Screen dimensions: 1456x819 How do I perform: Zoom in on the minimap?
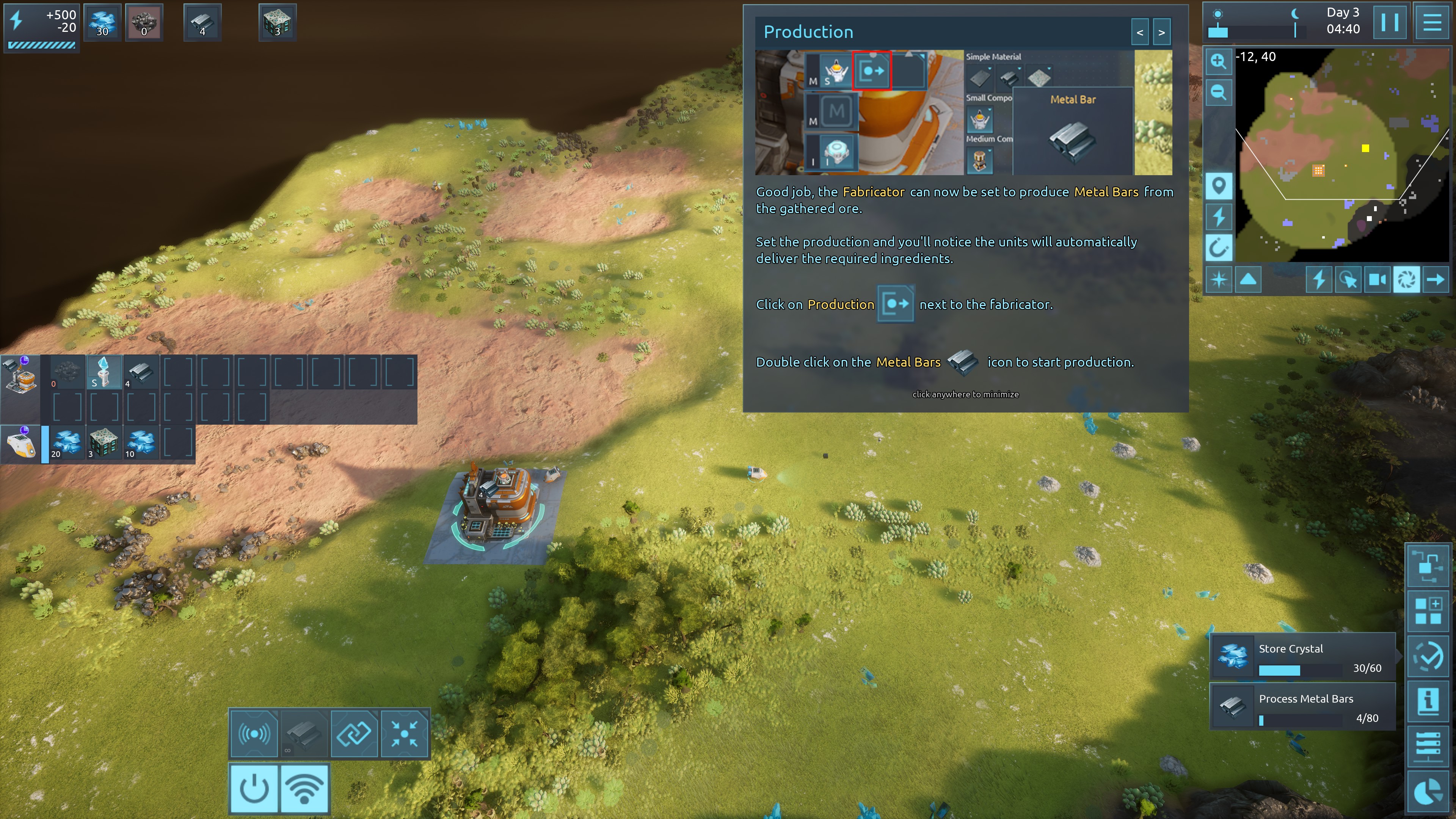(1218, 61)
